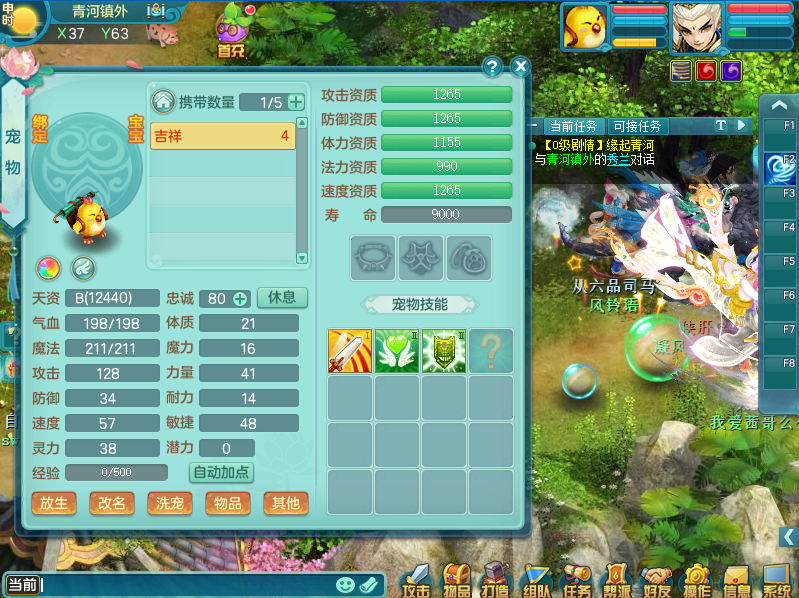Open the 洗宠 pet reroll option
Image resolution: width=799 pixels, height=598 pixels.
[170, 503]
